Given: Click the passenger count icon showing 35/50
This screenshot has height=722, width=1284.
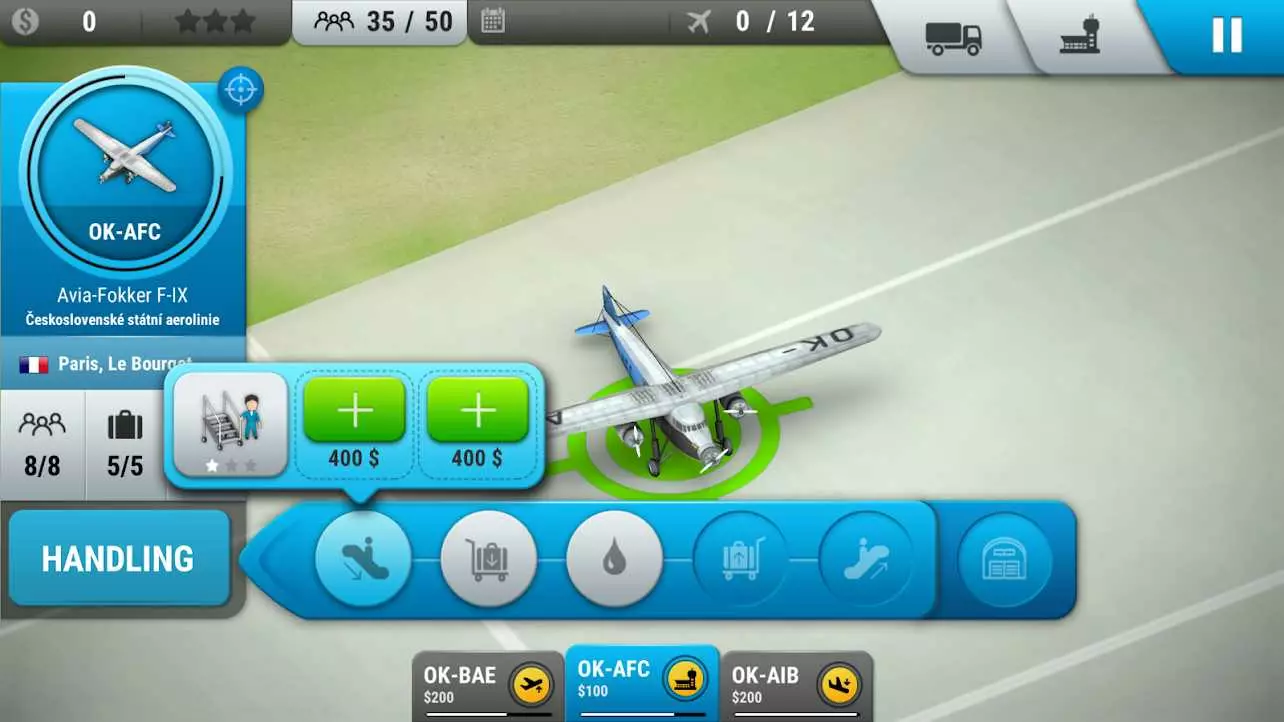Looking at the screenshot, I should (334, 21).
